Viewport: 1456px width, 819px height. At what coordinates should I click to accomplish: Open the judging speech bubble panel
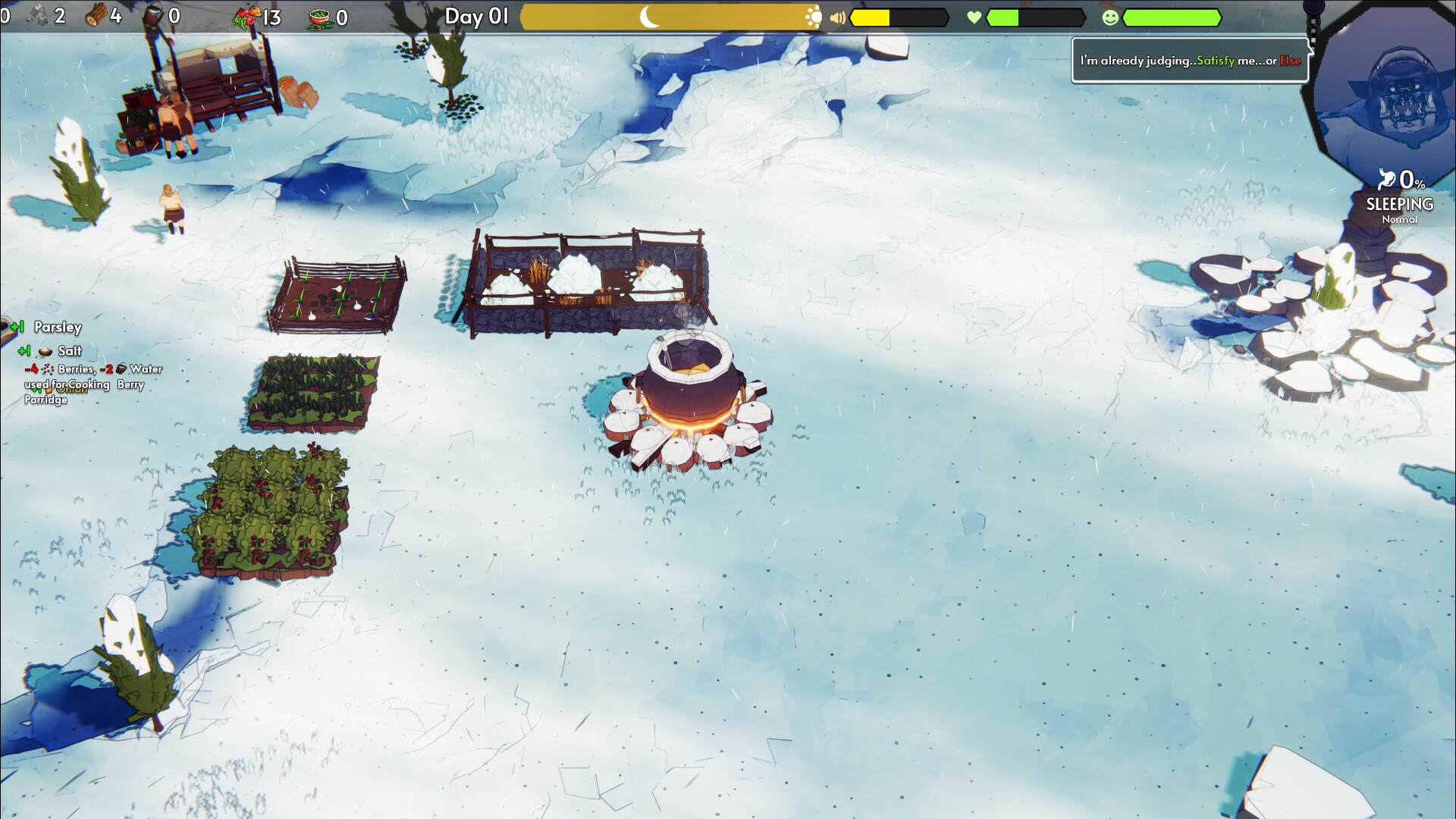pos(1189,60)
